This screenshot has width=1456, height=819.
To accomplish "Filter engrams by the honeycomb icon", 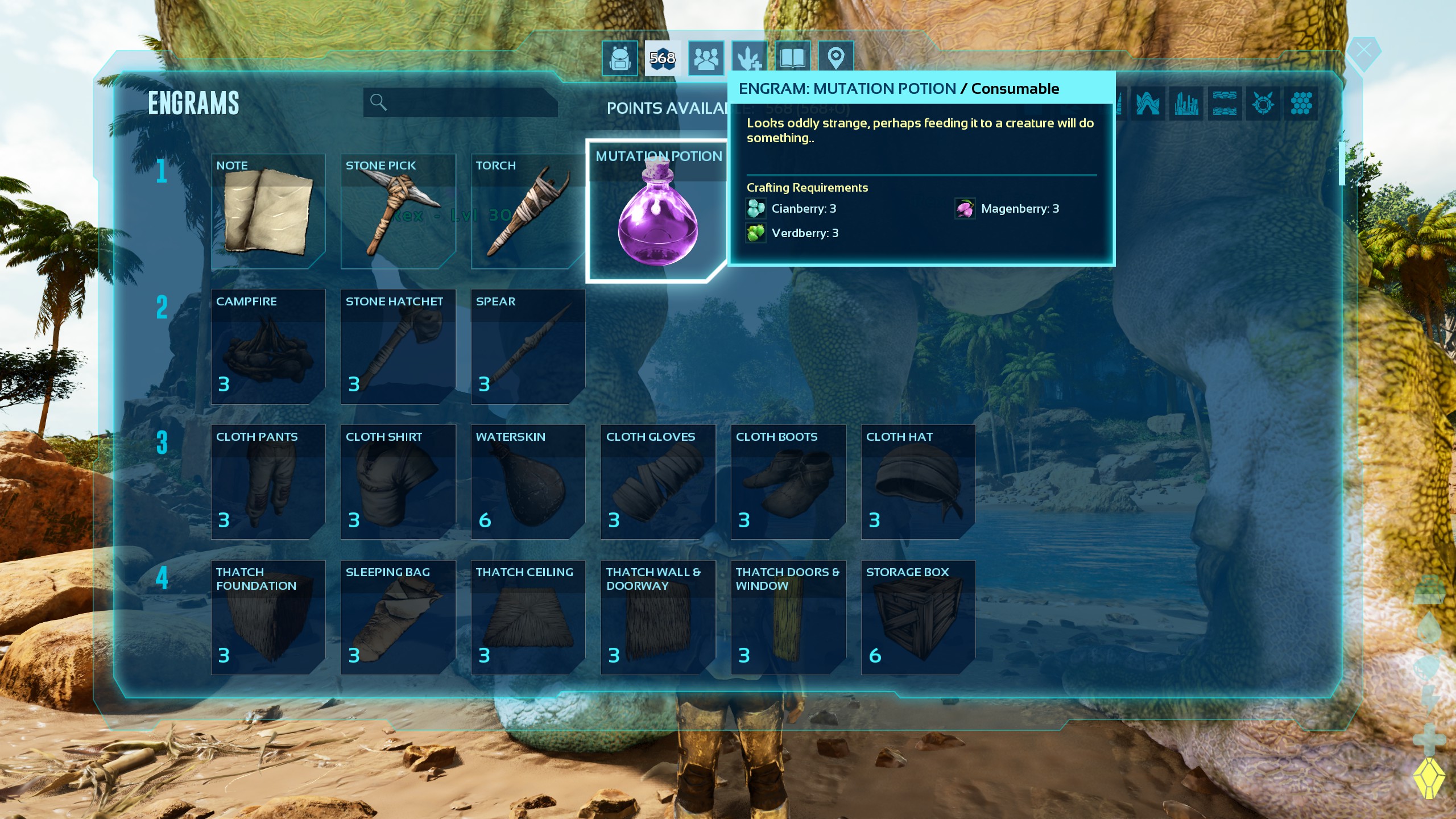I will tap(1301, 104).
